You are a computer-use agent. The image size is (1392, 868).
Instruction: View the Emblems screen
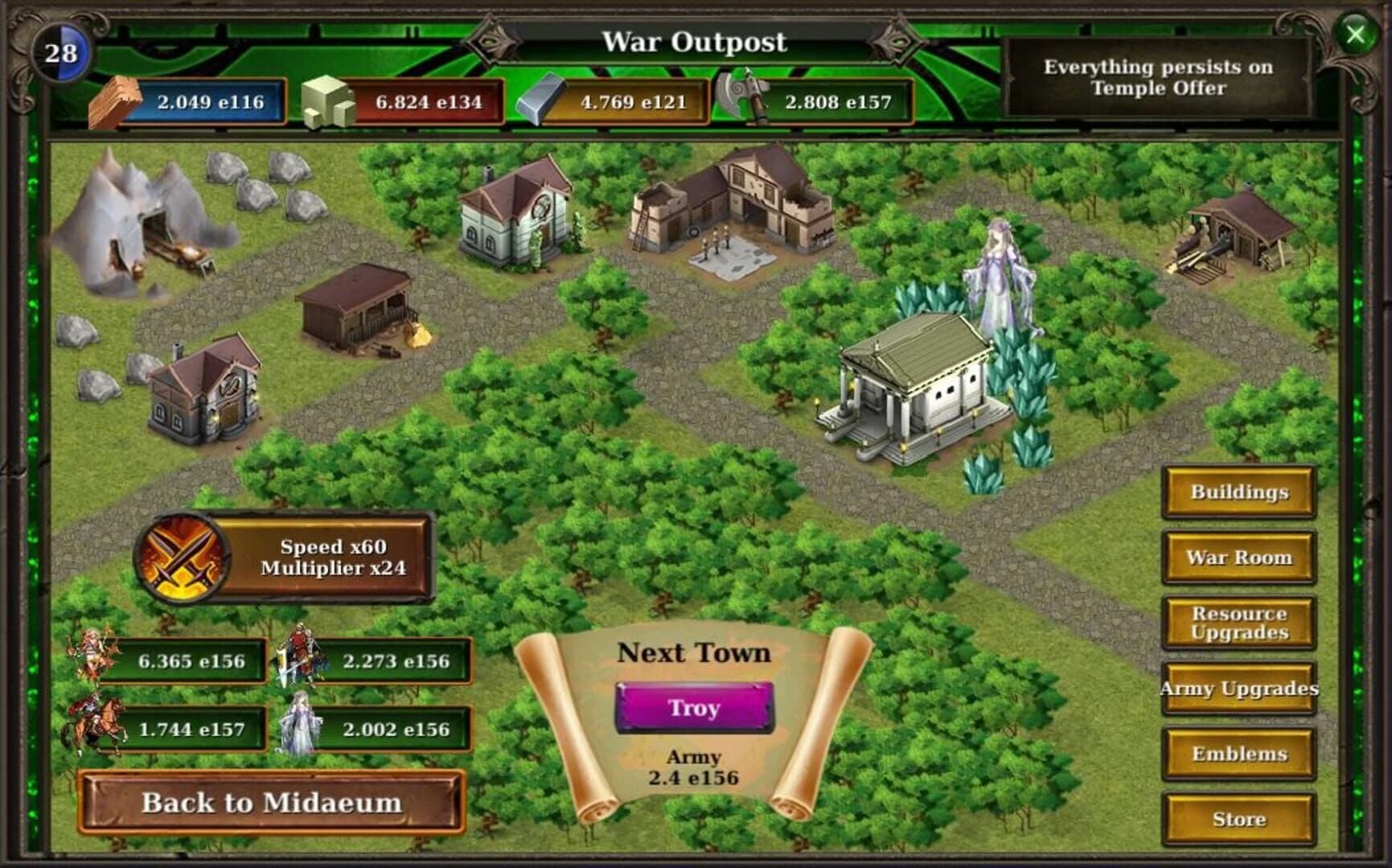[x=1238, y=755]
